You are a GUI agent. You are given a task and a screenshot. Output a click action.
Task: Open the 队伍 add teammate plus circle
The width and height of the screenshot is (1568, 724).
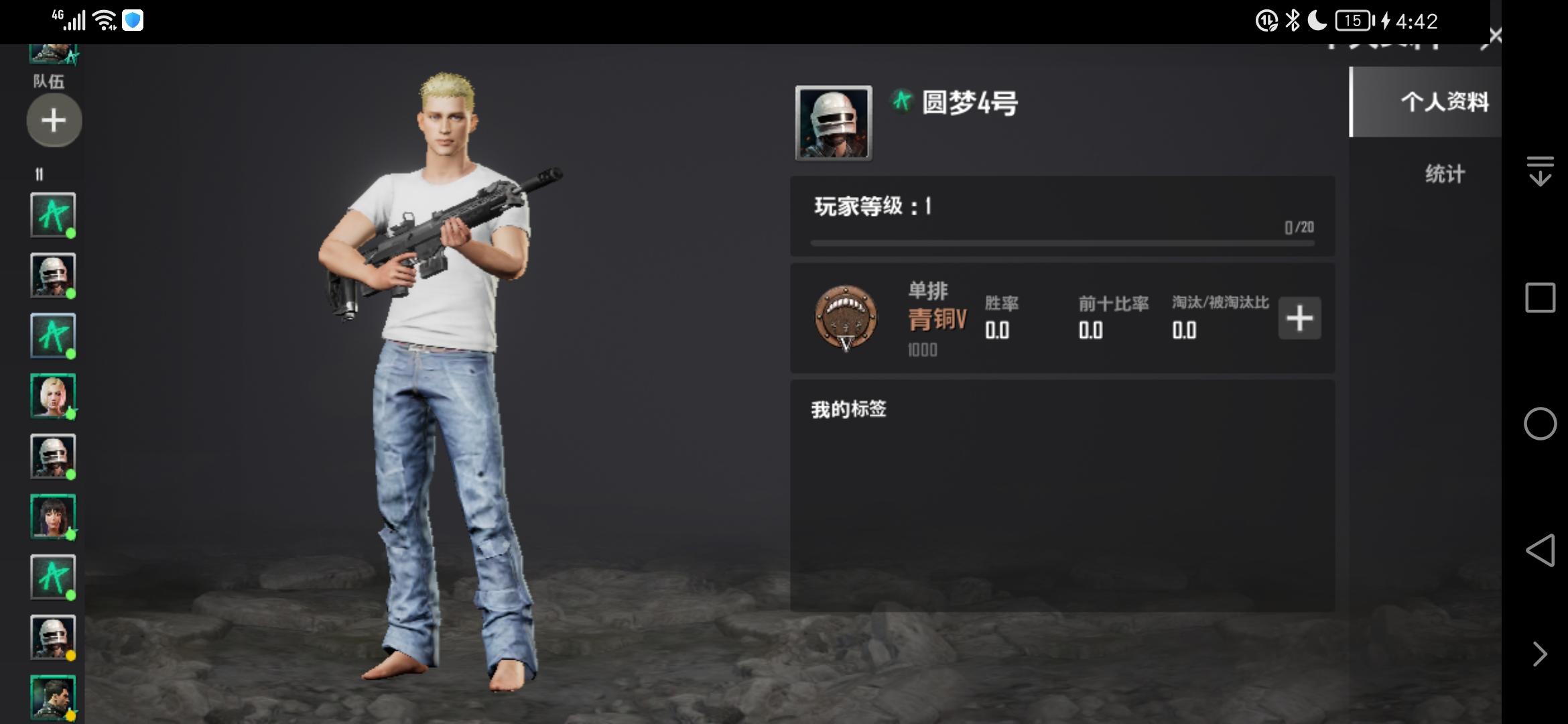point(53,120)
